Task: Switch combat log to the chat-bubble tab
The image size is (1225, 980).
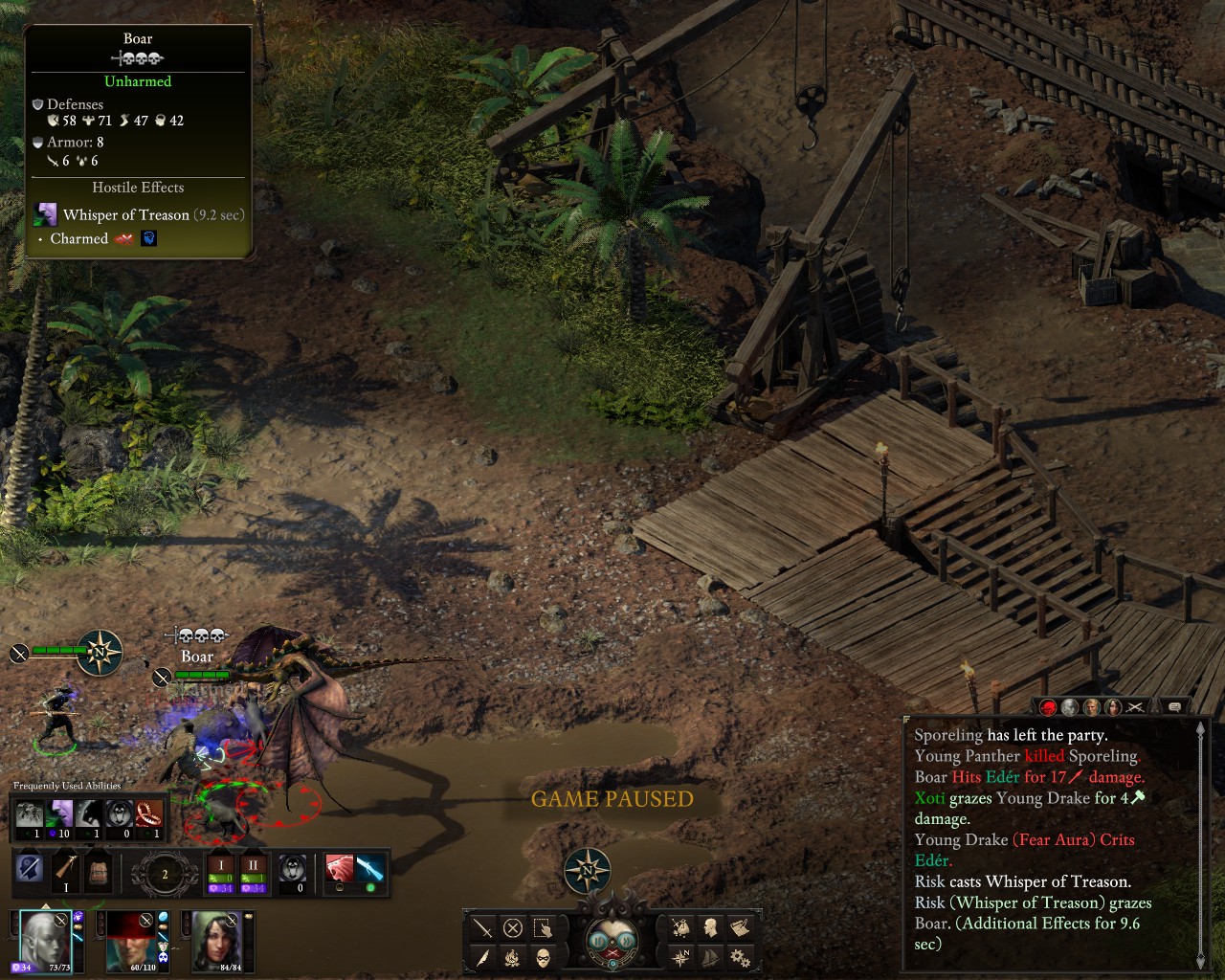Action: tap(1174, 707)
